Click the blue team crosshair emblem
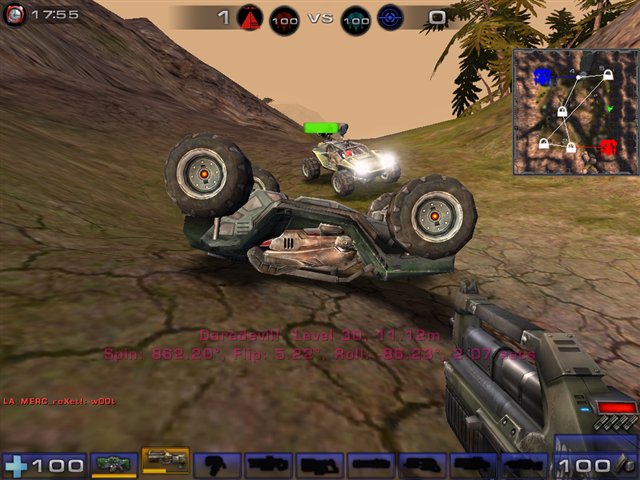 click(x=391, y=17)
